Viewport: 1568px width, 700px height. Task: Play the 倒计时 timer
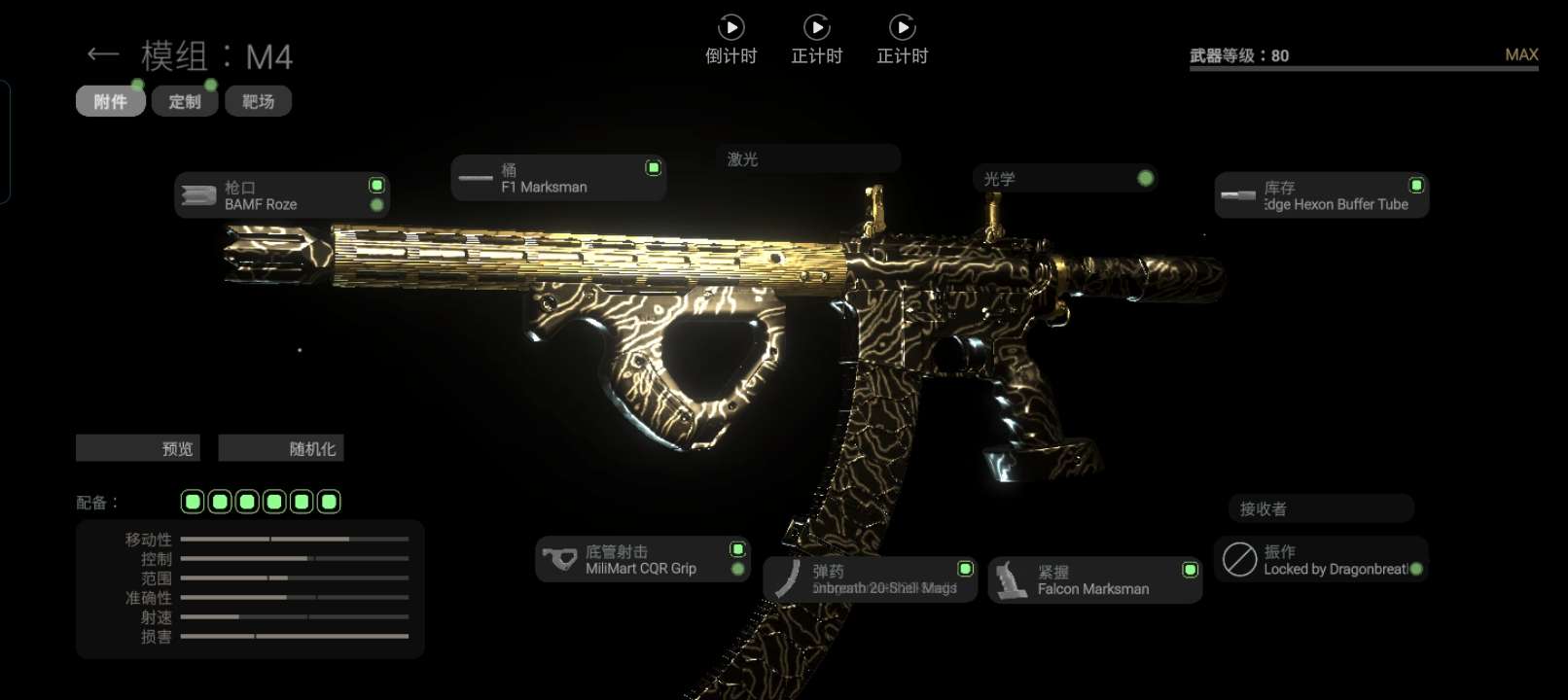point(731,27)
